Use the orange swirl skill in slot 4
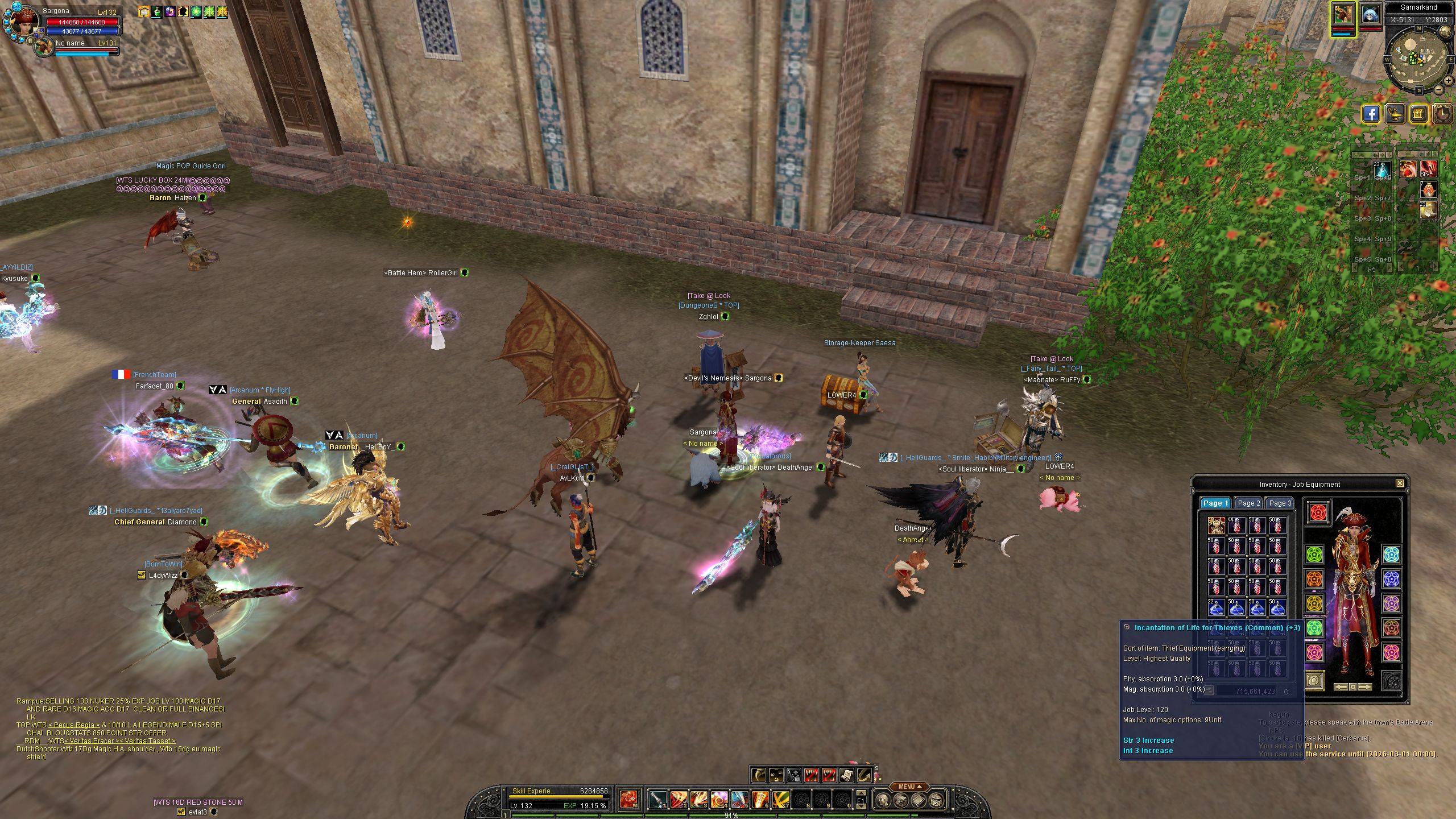 click(x=719, y=800)
